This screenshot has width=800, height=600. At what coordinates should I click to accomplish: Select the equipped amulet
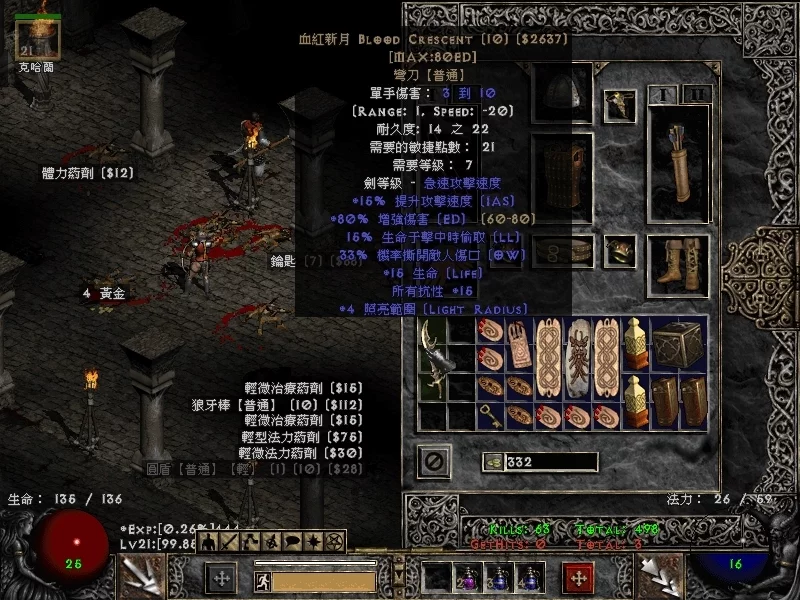[x=620, y=103]
